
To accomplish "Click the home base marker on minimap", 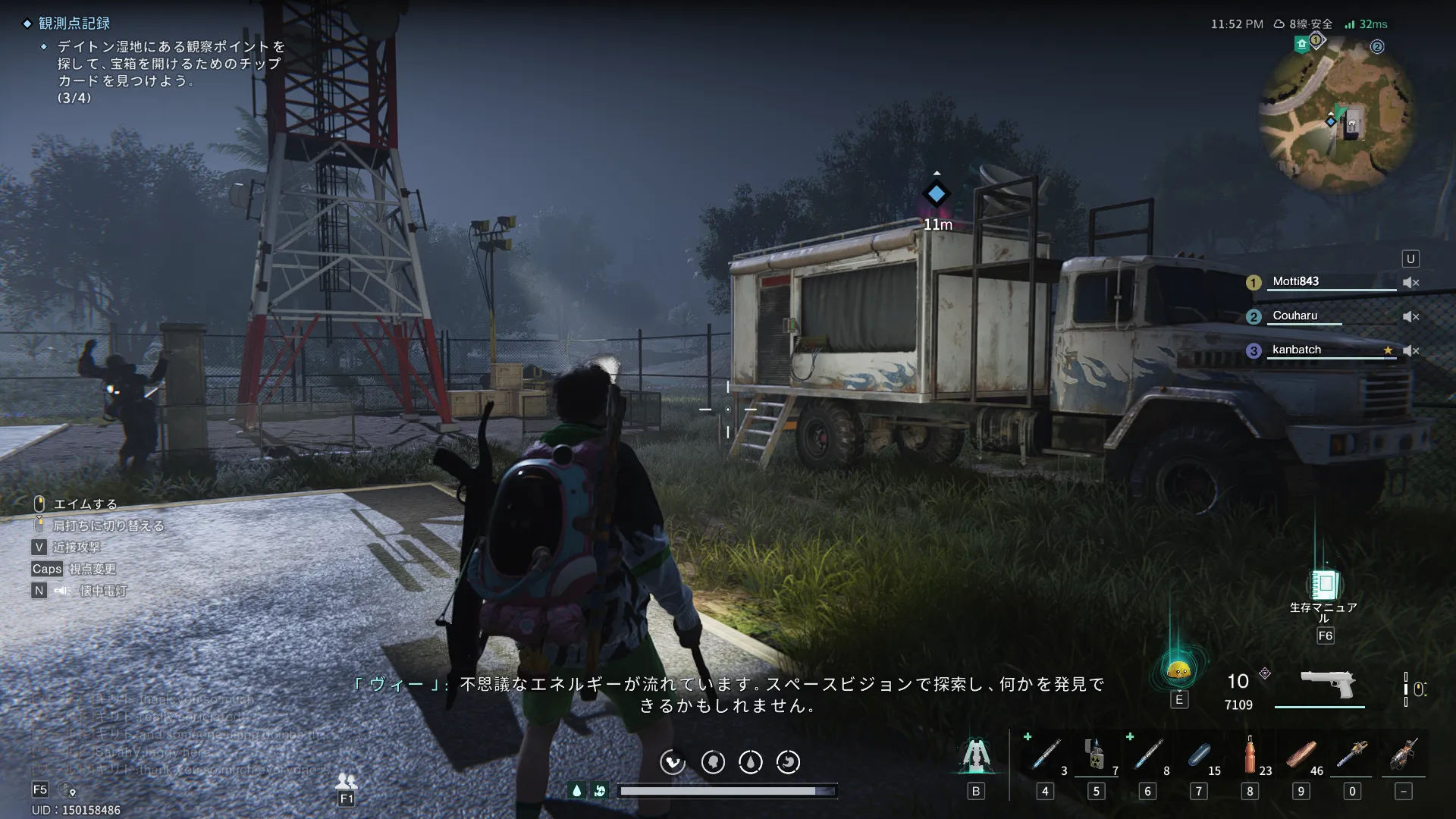I will coord(1302,44).
